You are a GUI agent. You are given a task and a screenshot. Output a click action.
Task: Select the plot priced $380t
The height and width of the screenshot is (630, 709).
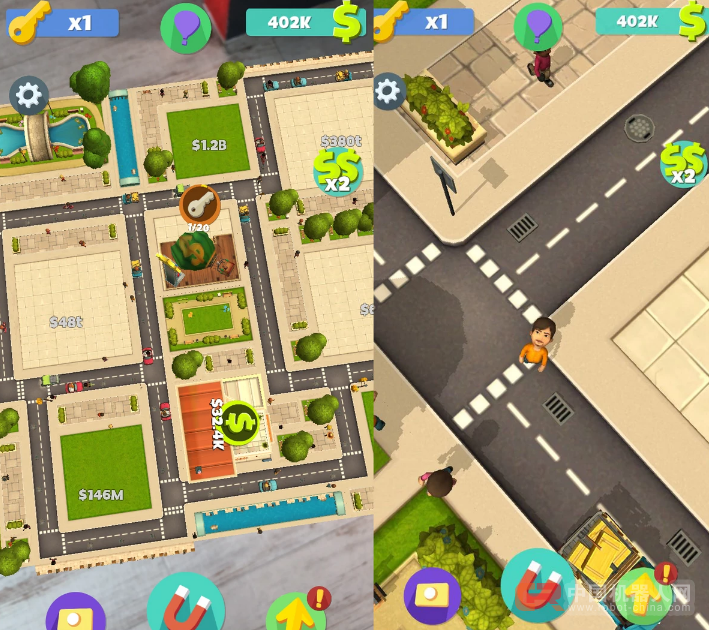tap(340, 142)
